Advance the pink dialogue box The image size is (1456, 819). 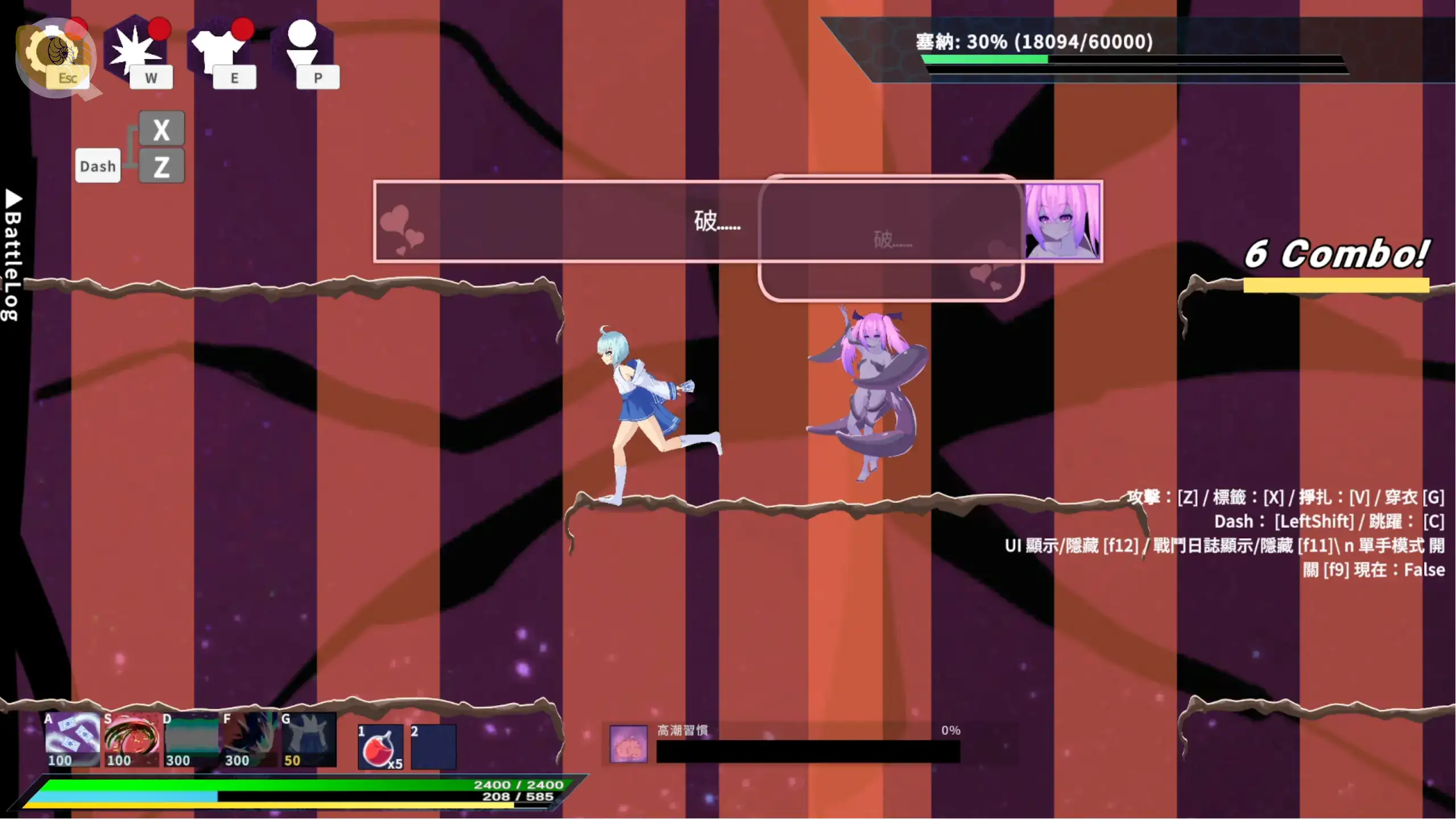(x=700, y=222)
